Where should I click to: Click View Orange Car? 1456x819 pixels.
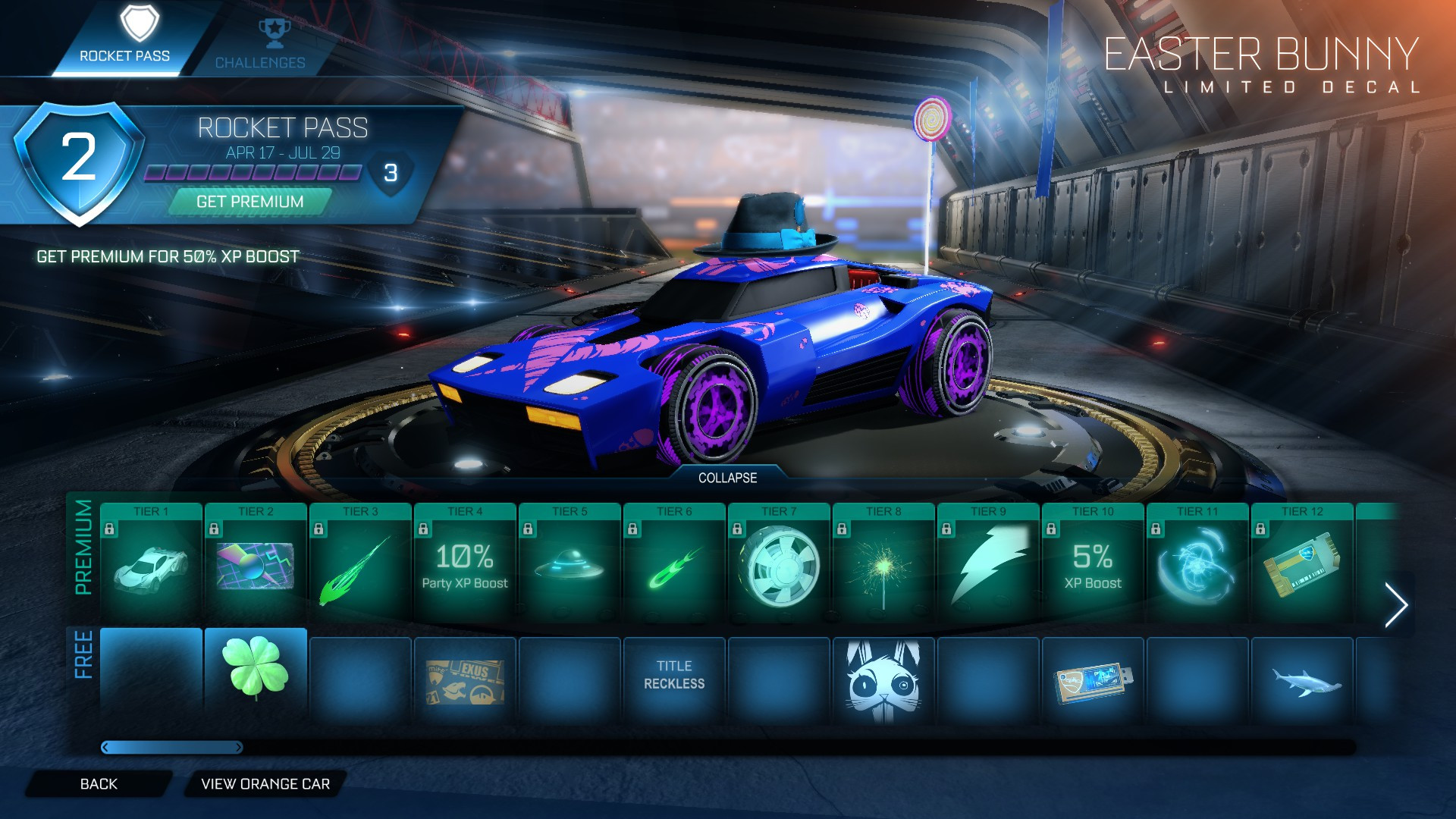point(265,784)
